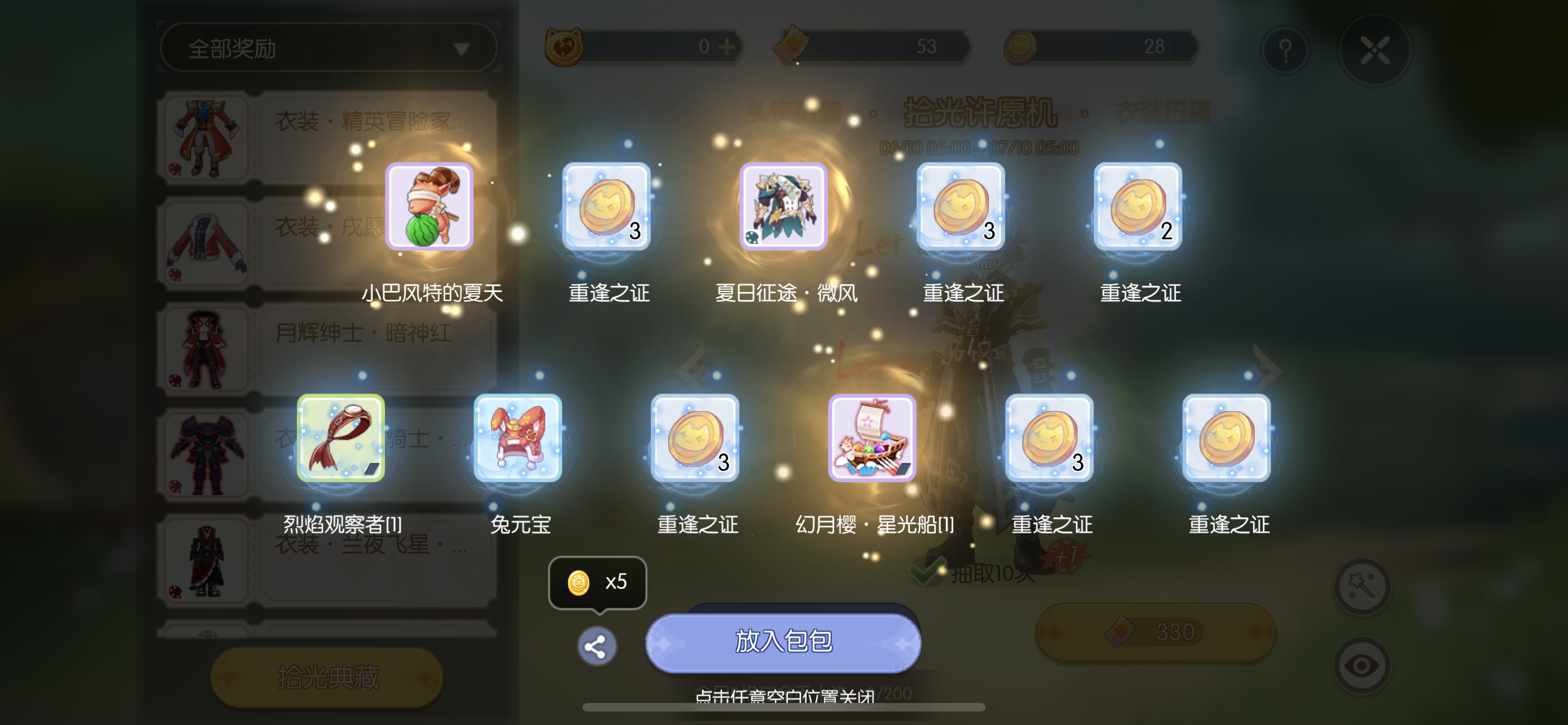Screen dimensions: 1568x725
Task: Tap the plus icon to add heart currency
Action: [x=728, y=47]
